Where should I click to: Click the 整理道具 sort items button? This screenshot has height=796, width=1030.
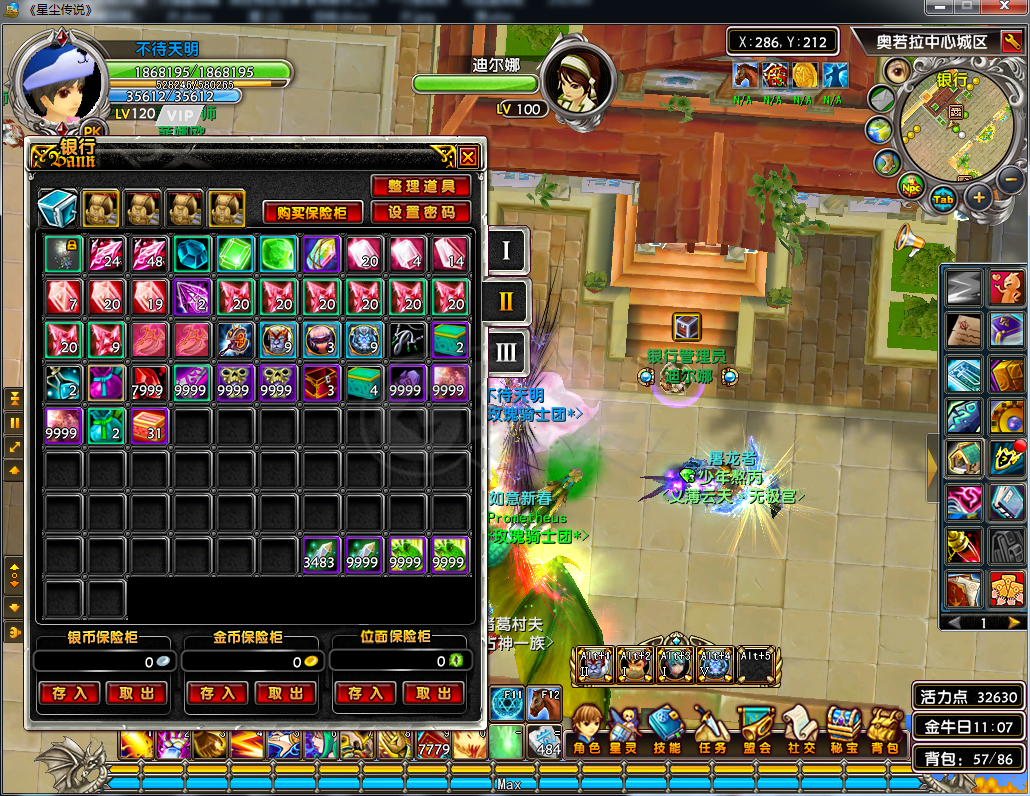tap(421, 187)
